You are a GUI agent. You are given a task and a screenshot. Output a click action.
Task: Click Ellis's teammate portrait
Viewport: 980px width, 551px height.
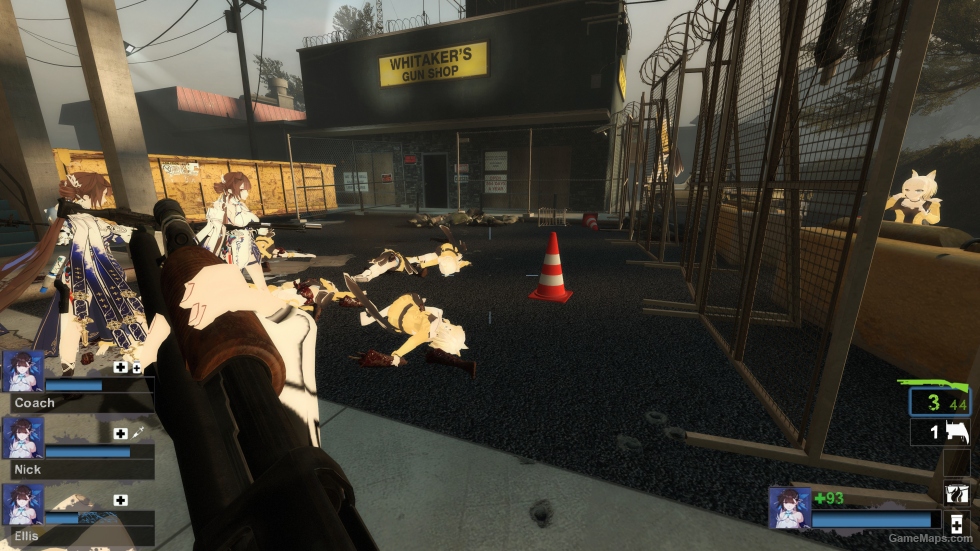23,504
